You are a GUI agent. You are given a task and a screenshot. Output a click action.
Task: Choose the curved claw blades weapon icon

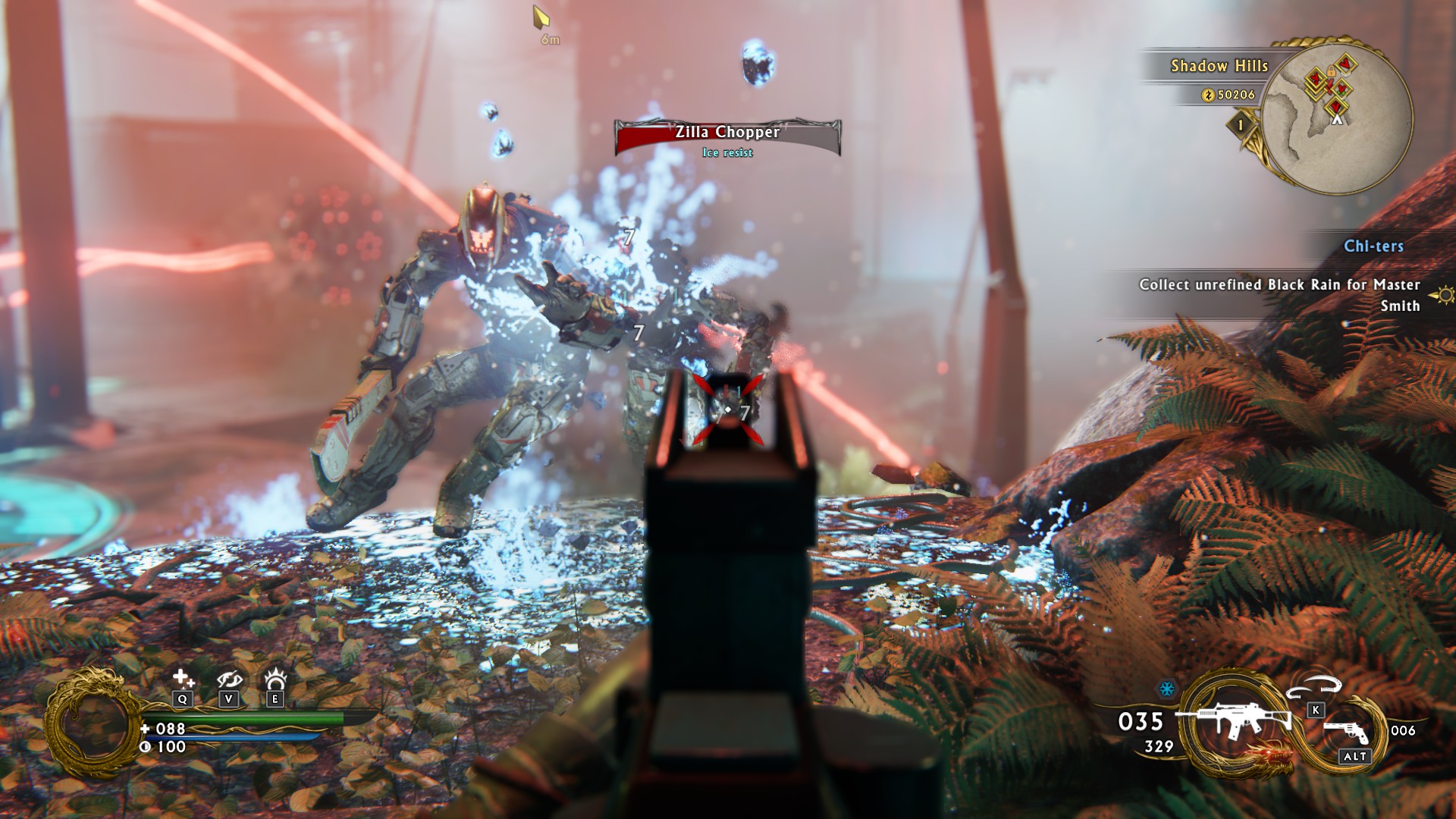tap(1315, 686)
